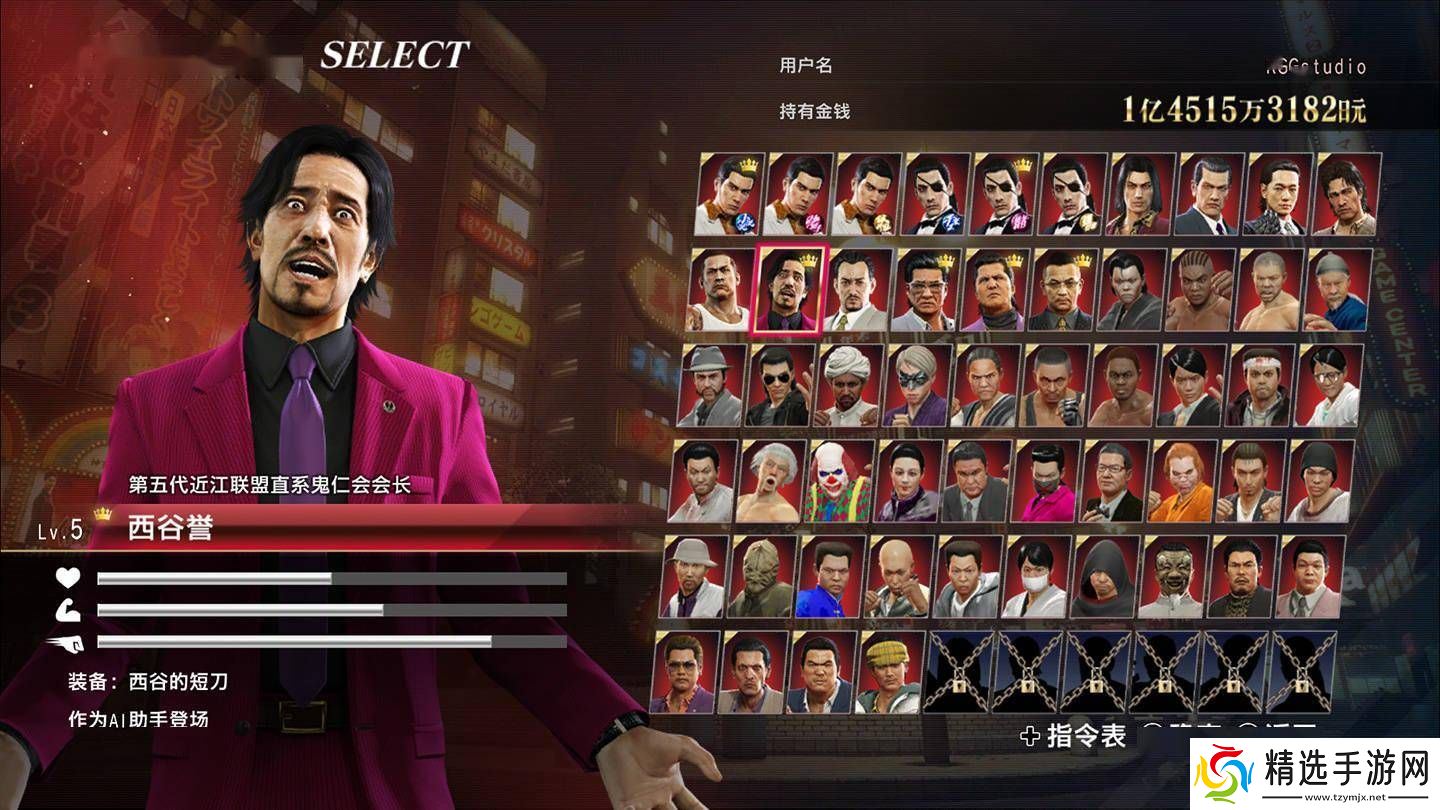Pick the white-turban fighter portrait
Screen dimensions: 1440x810
point(850,386)
